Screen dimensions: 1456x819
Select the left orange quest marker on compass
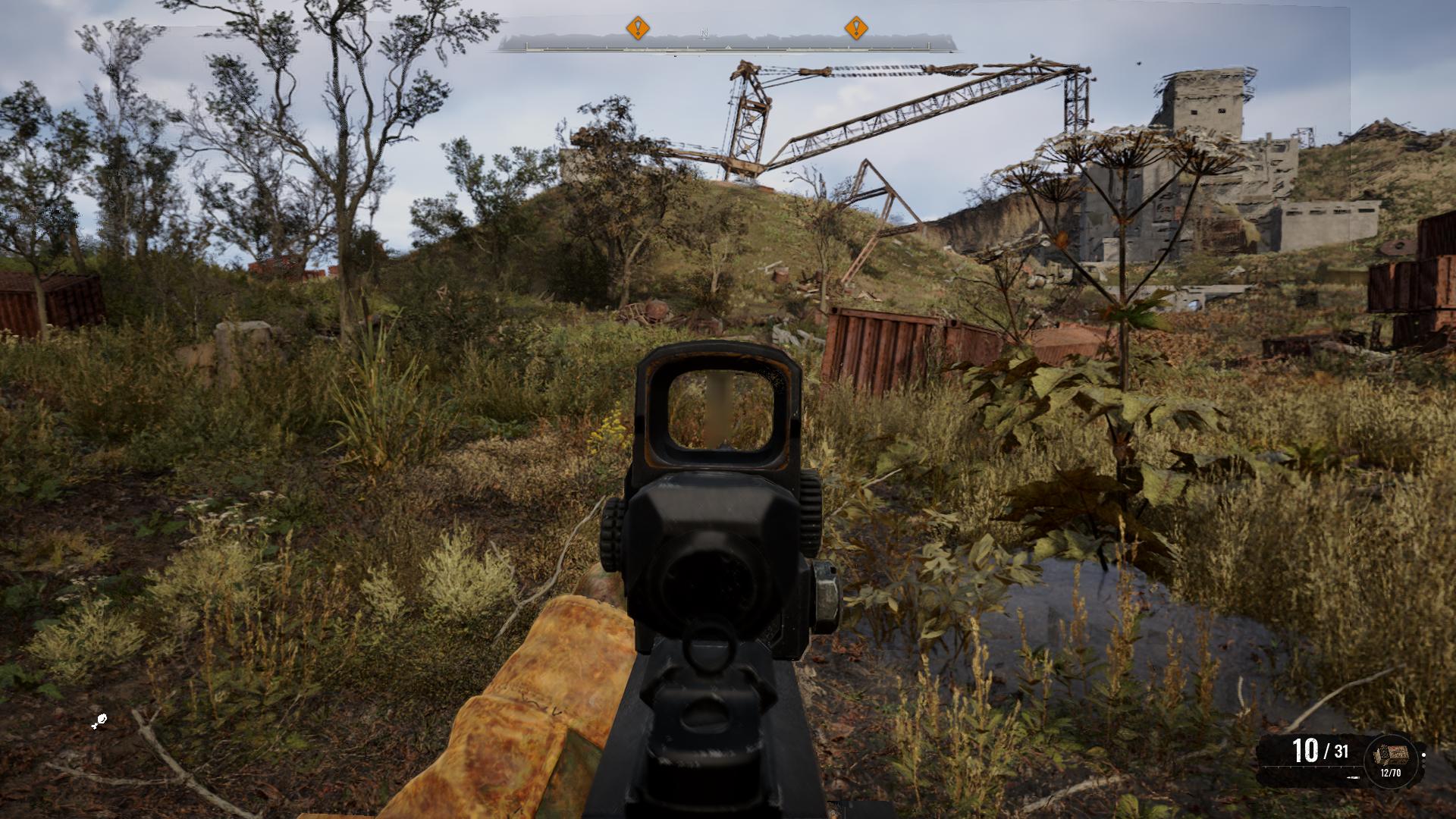pyautogui.click(x=638, y=29)
